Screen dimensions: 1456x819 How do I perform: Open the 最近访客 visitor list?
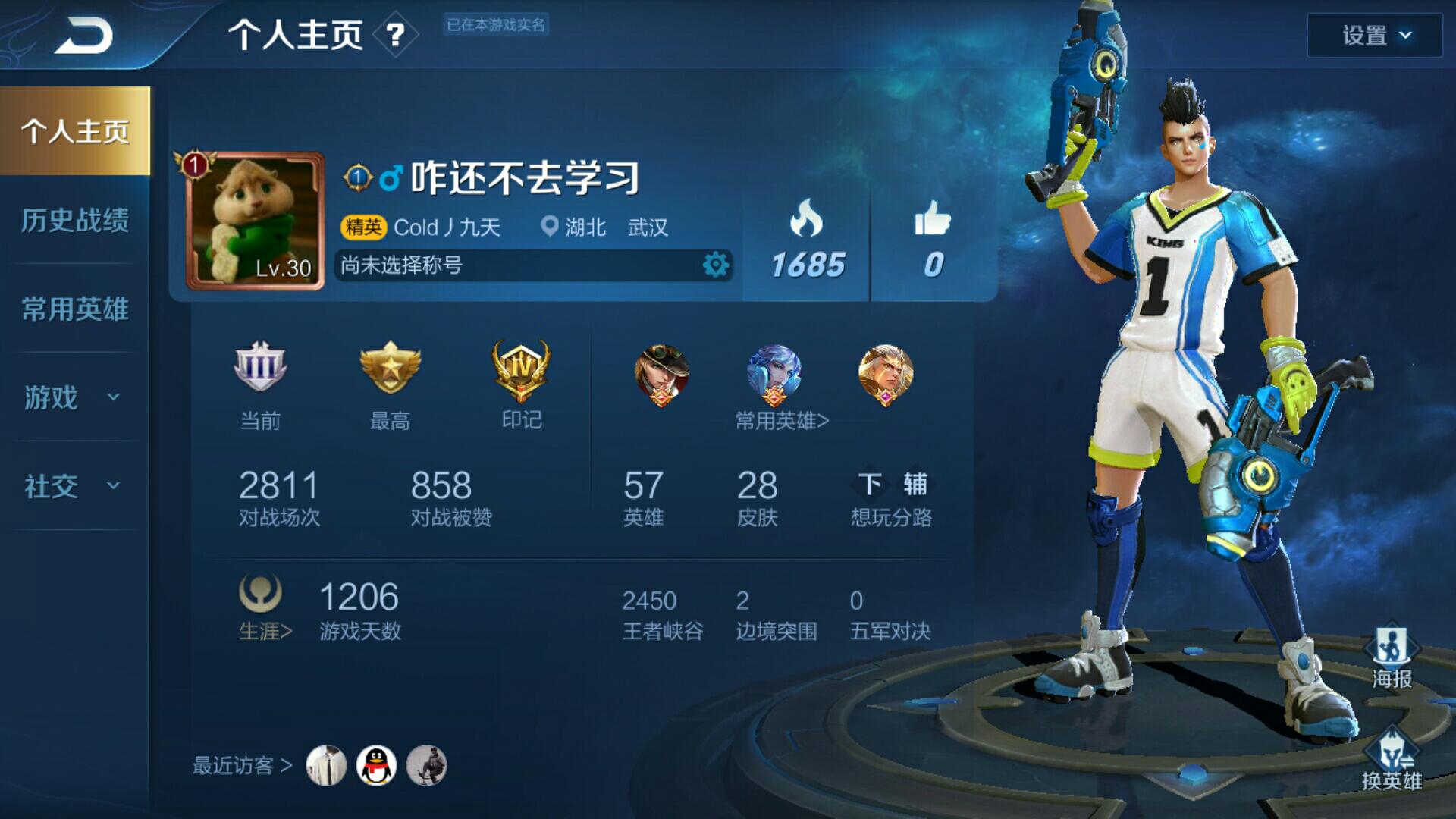pyautogui.click(x=242, y=766)
